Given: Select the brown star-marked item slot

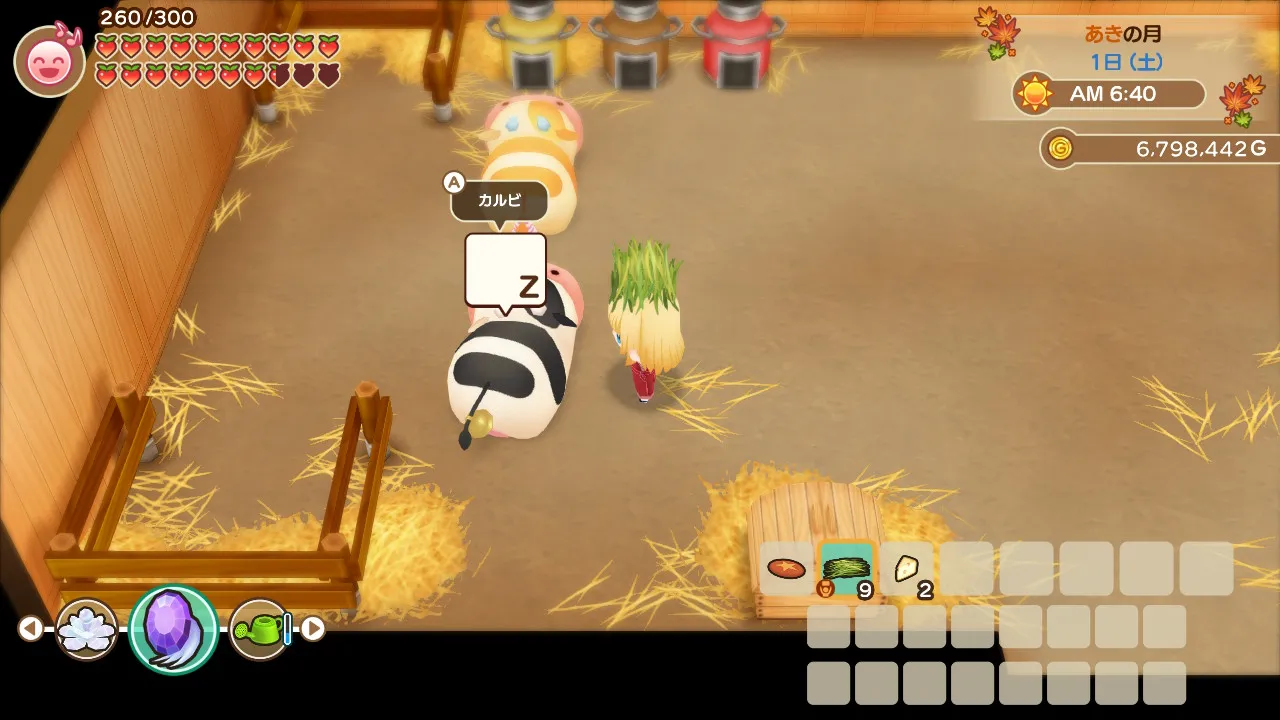Looking at the screenshot, I should pos(786,569).
